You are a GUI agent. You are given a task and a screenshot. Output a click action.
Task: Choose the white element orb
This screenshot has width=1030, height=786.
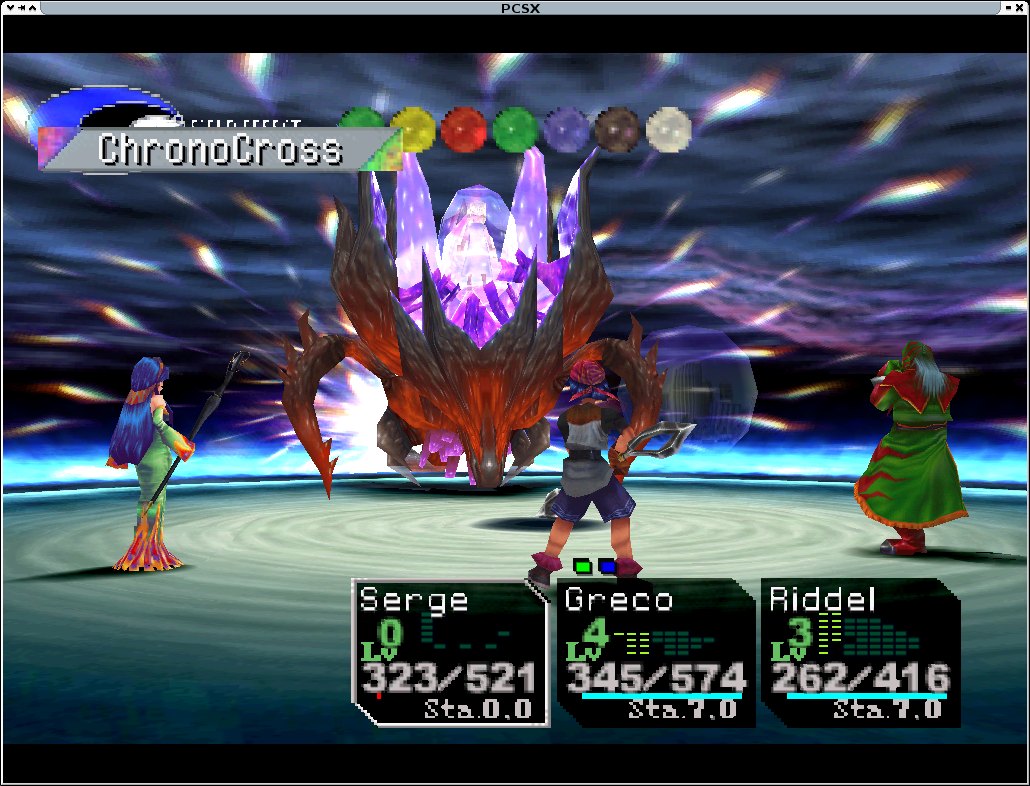pos(669,128)
